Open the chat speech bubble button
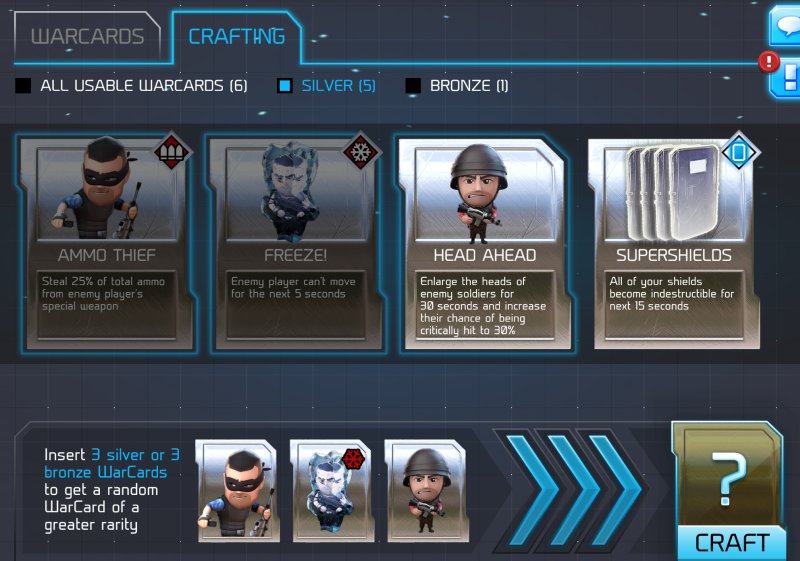This screenshot has width=800, height=561. click(785, 25)
